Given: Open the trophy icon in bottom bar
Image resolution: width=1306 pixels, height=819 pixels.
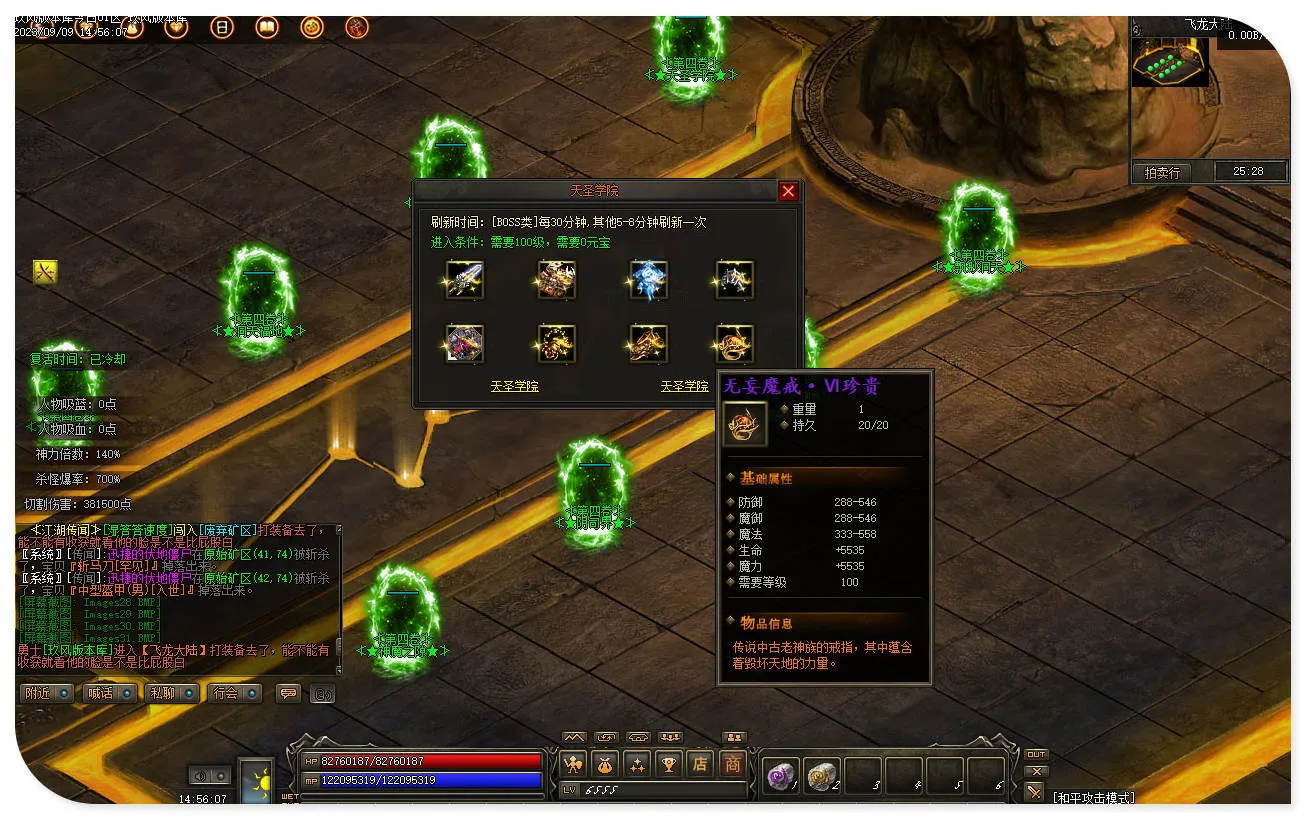Looking at the screenshot, I should (668, 764).
